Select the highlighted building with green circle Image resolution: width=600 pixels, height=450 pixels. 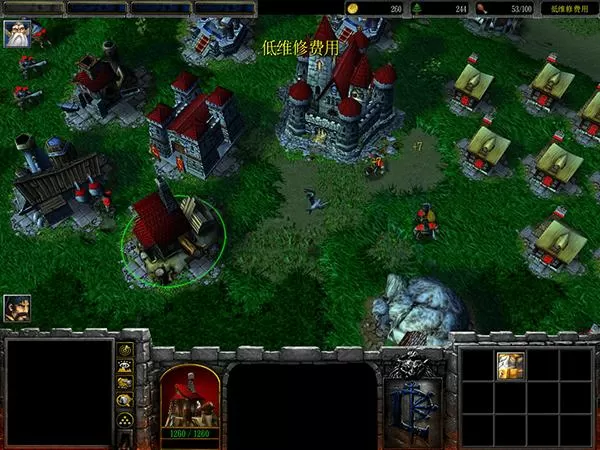173,236
